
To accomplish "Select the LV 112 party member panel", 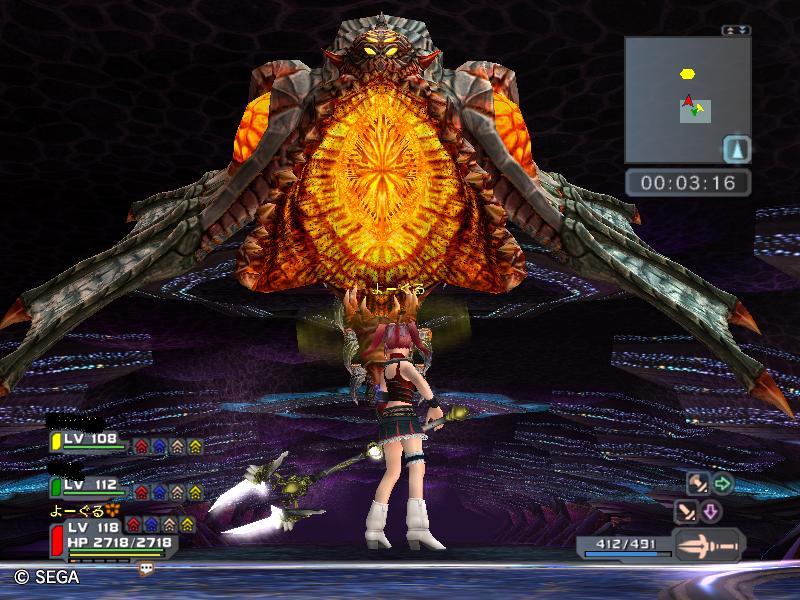I will (90, 486).
